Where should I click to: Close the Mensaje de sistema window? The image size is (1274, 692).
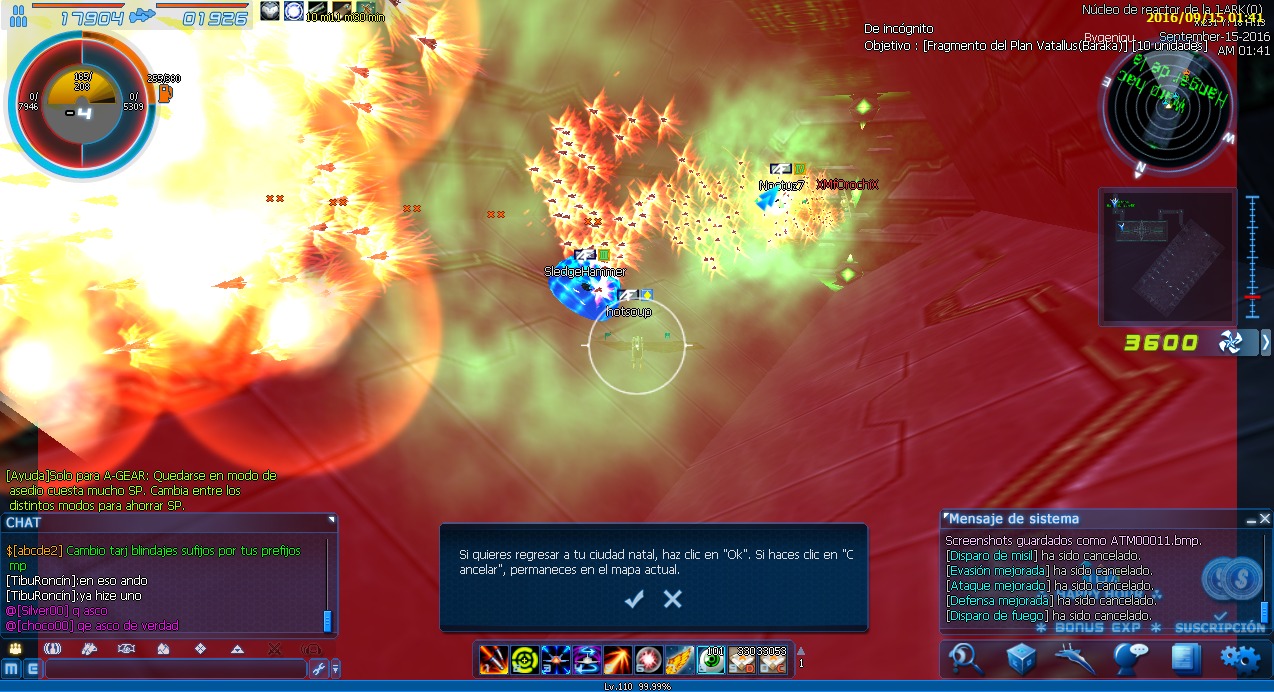1265,519
